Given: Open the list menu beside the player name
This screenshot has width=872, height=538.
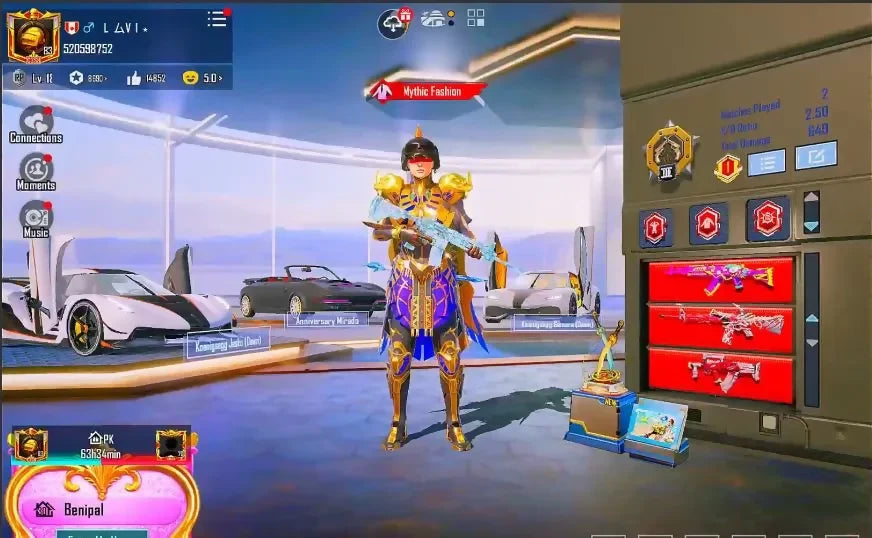Looking at the screenshot, I should (217, 19).
